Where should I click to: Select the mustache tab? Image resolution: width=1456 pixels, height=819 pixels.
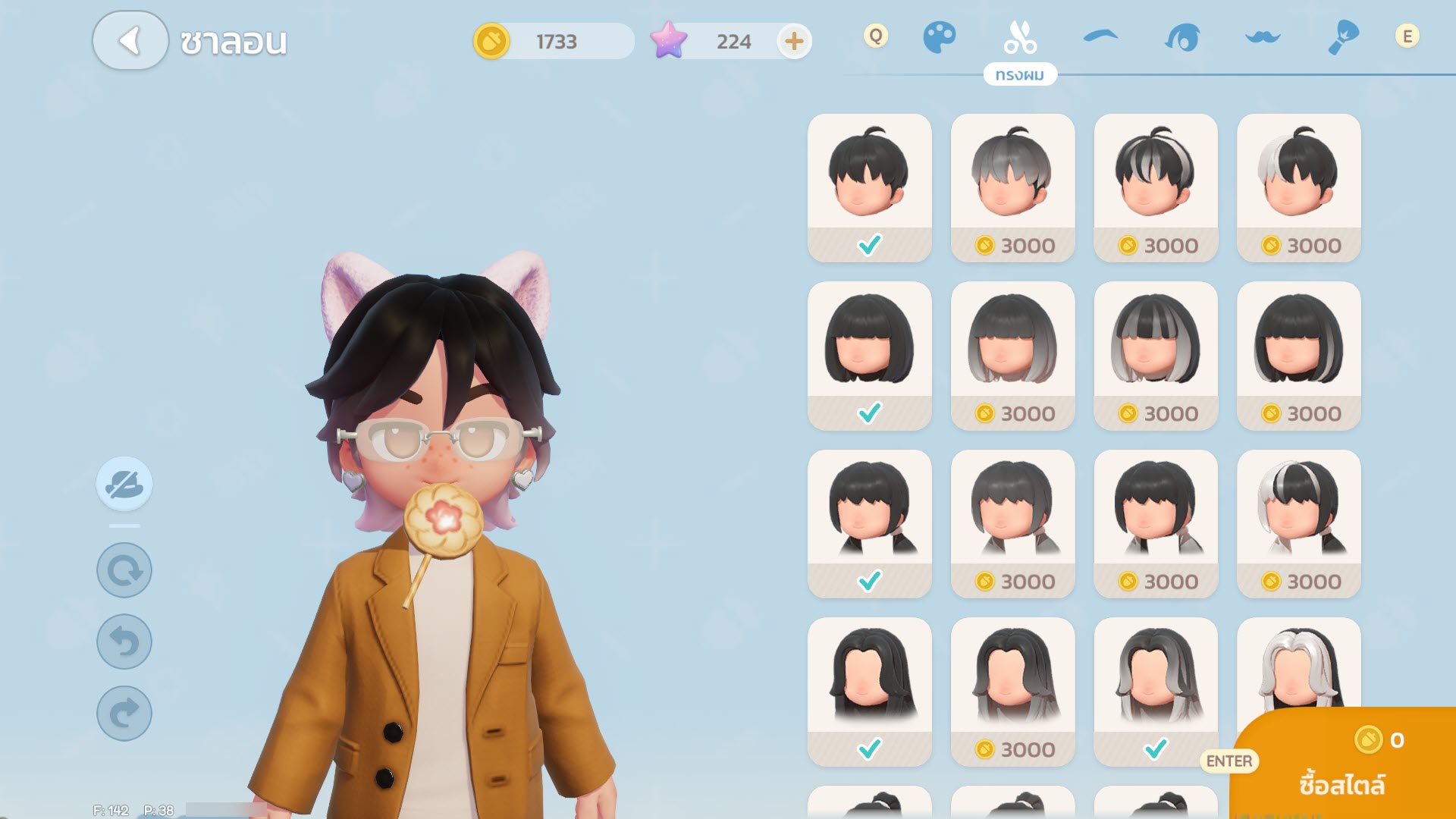[1263, 37]
